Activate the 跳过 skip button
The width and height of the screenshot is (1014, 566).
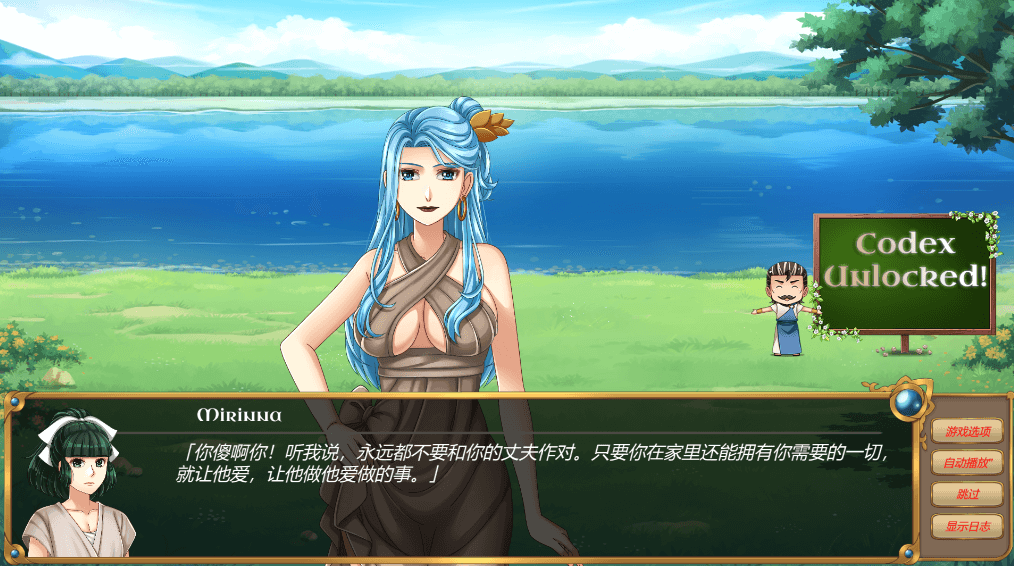tap(967, 494)
